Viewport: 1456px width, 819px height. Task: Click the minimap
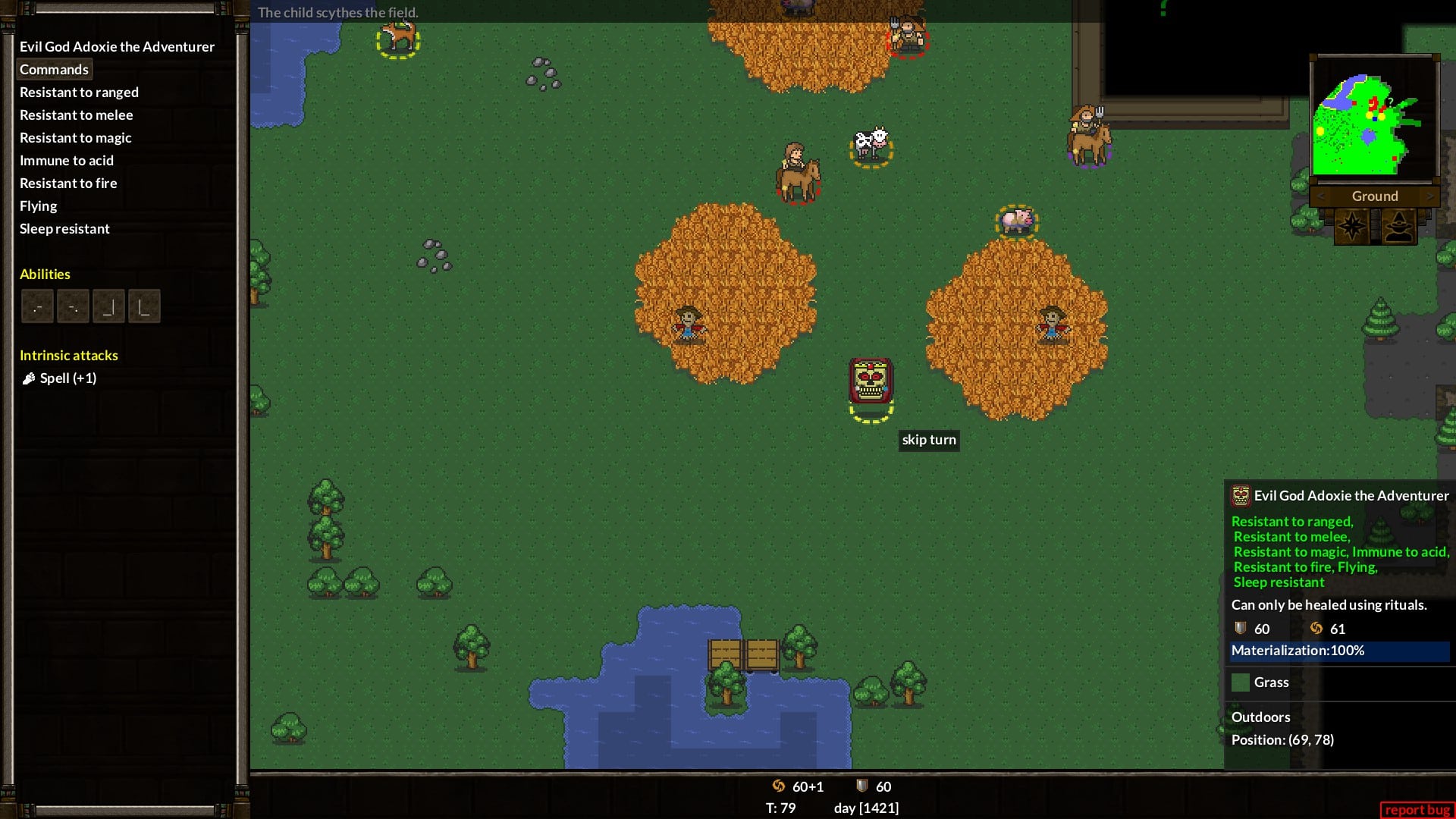tap(1373, 118)
